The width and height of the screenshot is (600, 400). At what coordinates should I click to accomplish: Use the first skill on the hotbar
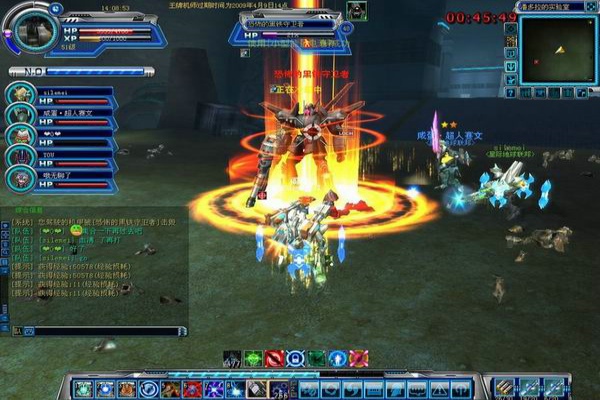82,388
